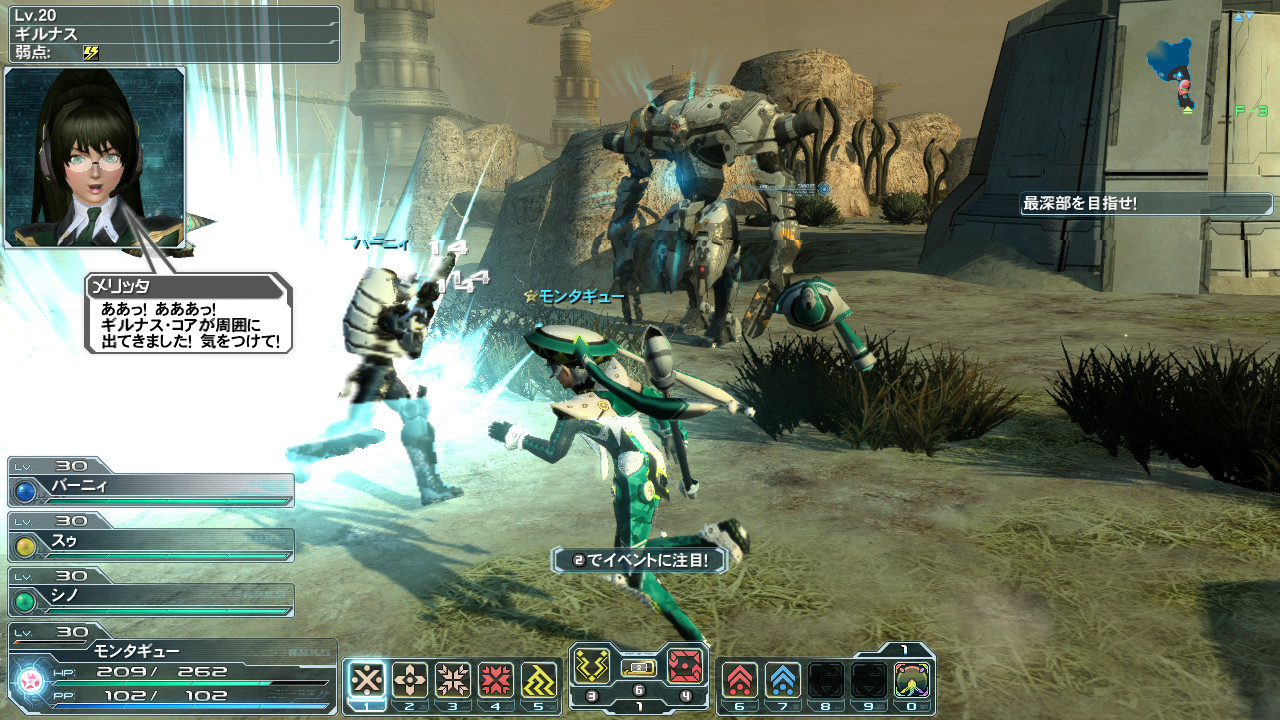Viewport: 1280px width, 720px height.
Task: Select the first subpalette slot with cross icon
Action: click(x=367, y=680)
